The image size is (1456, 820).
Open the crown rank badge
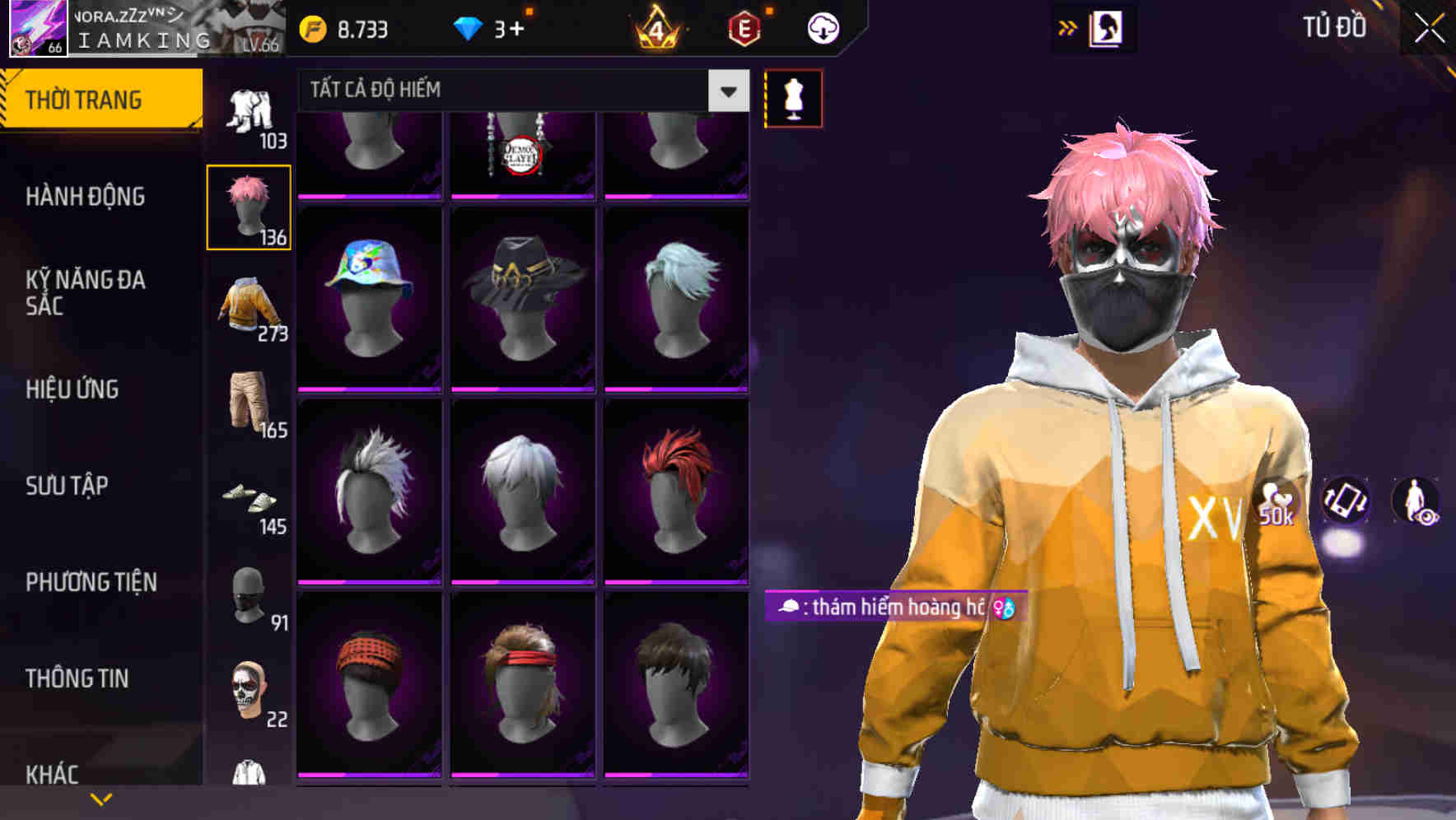coord(655,27)
